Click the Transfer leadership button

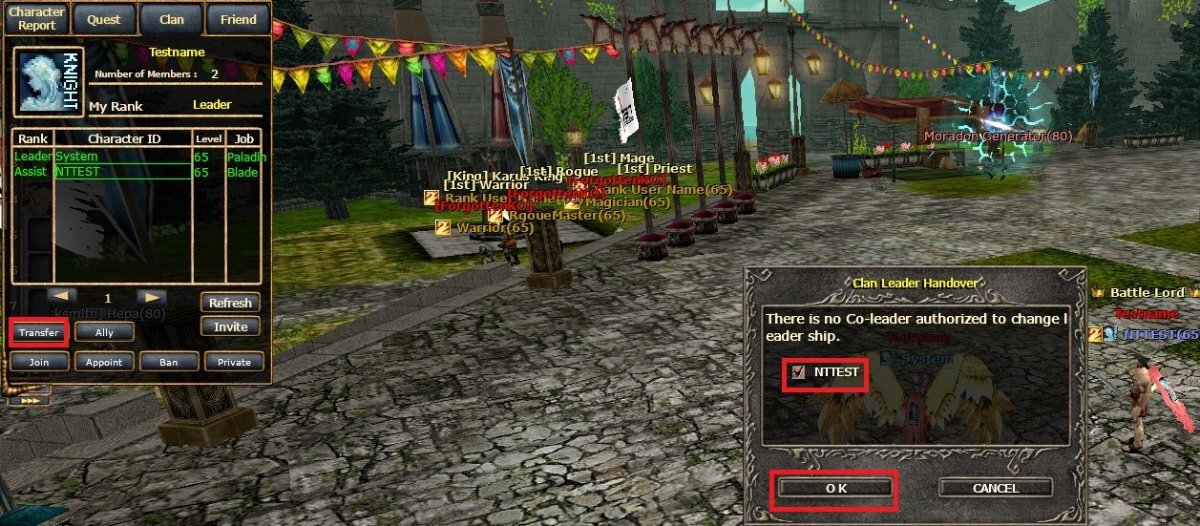(x=39, y=333)
